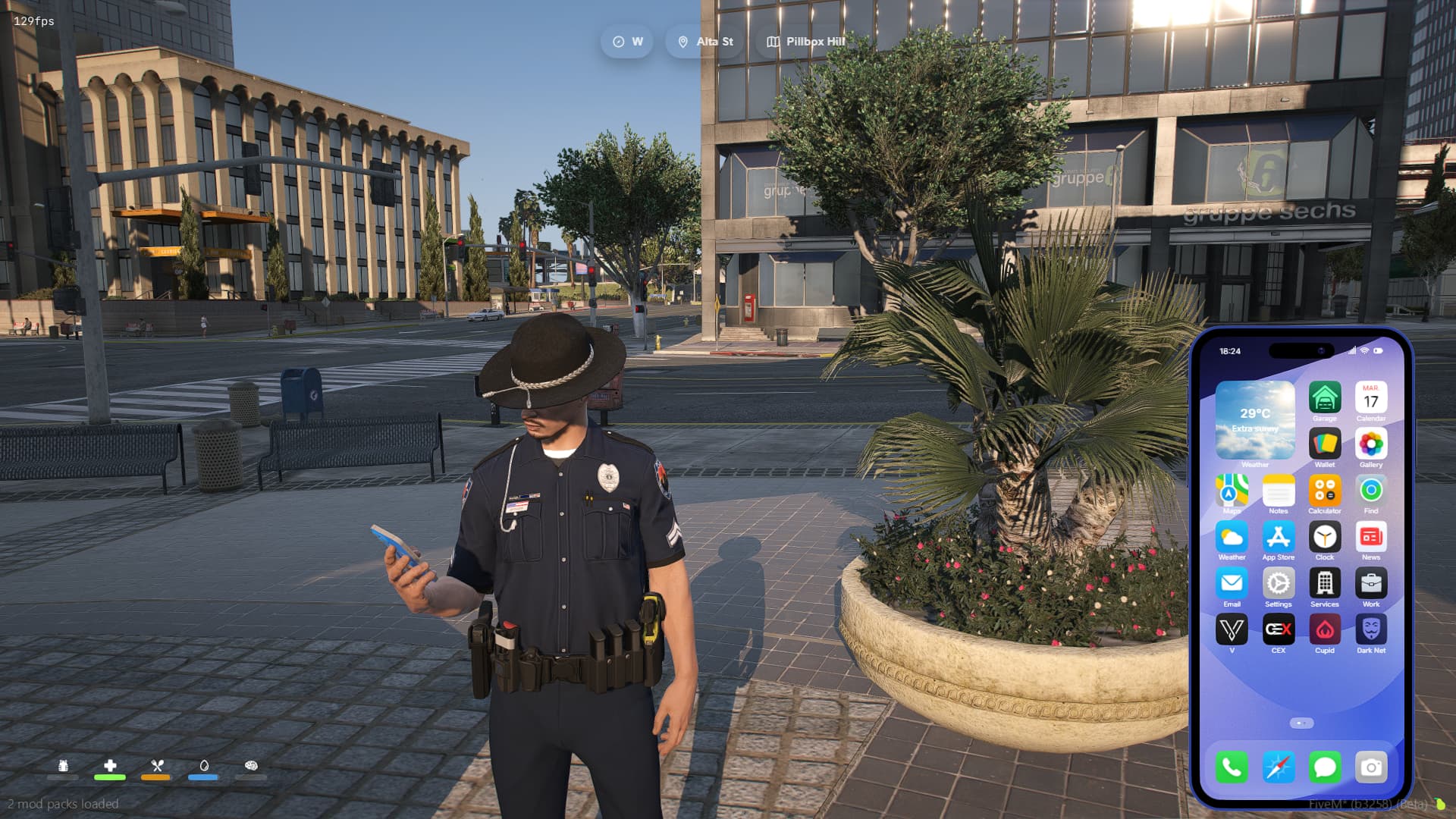Launch the Wallet app
1456x819 pixels.
click(1324, 444)
